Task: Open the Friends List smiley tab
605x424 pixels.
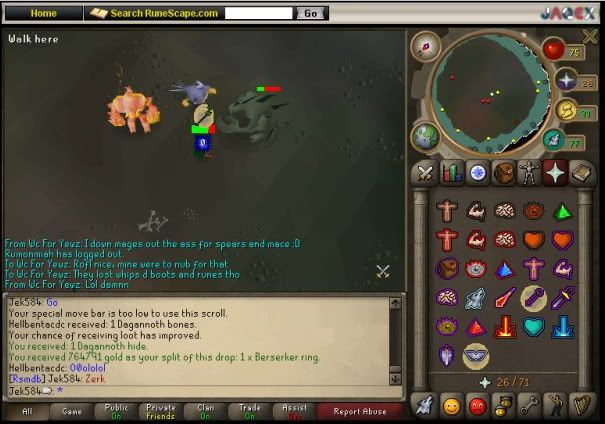Action: click(451, 405)
